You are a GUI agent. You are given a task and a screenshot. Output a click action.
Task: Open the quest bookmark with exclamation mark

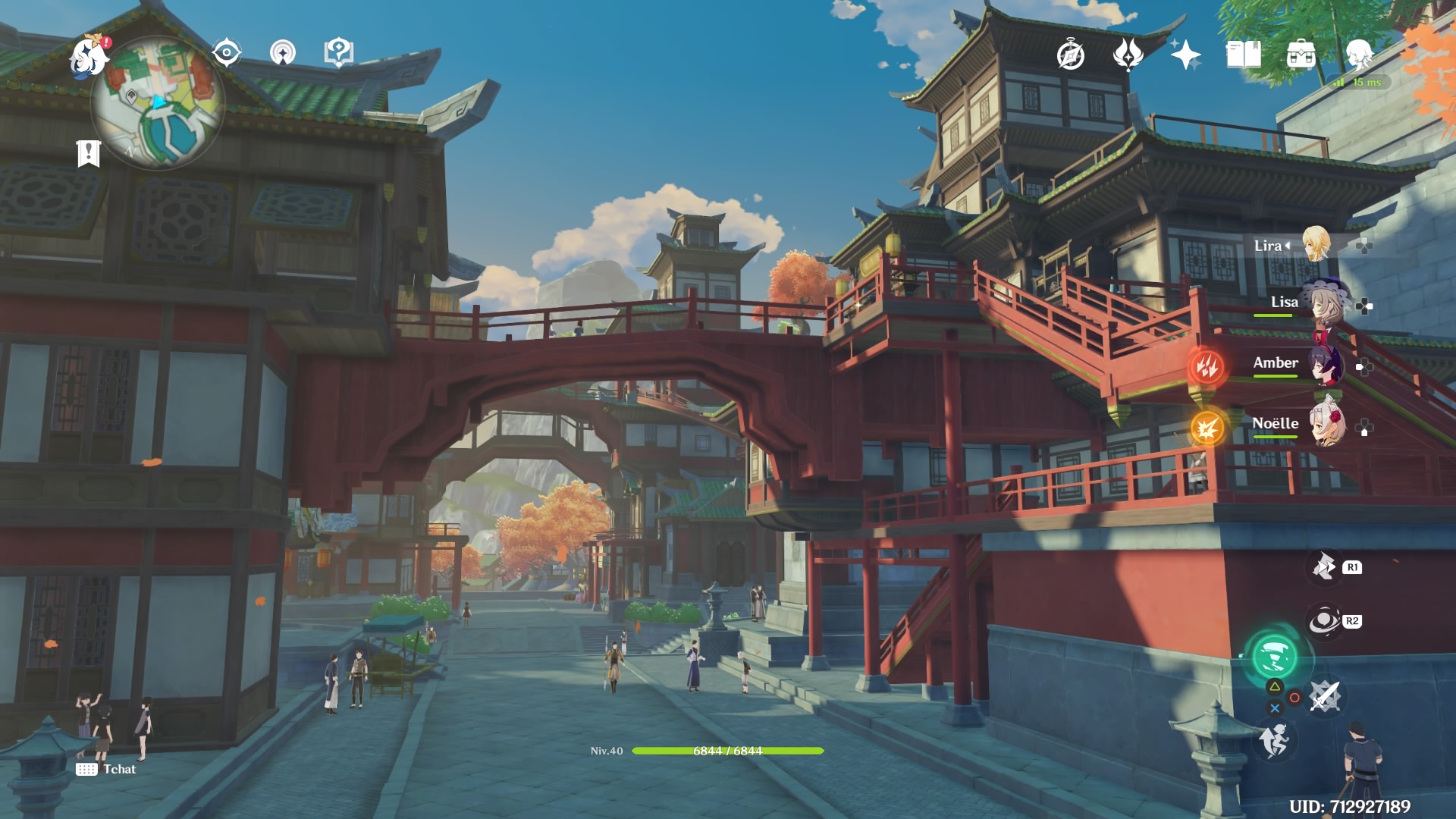(88, 153)
